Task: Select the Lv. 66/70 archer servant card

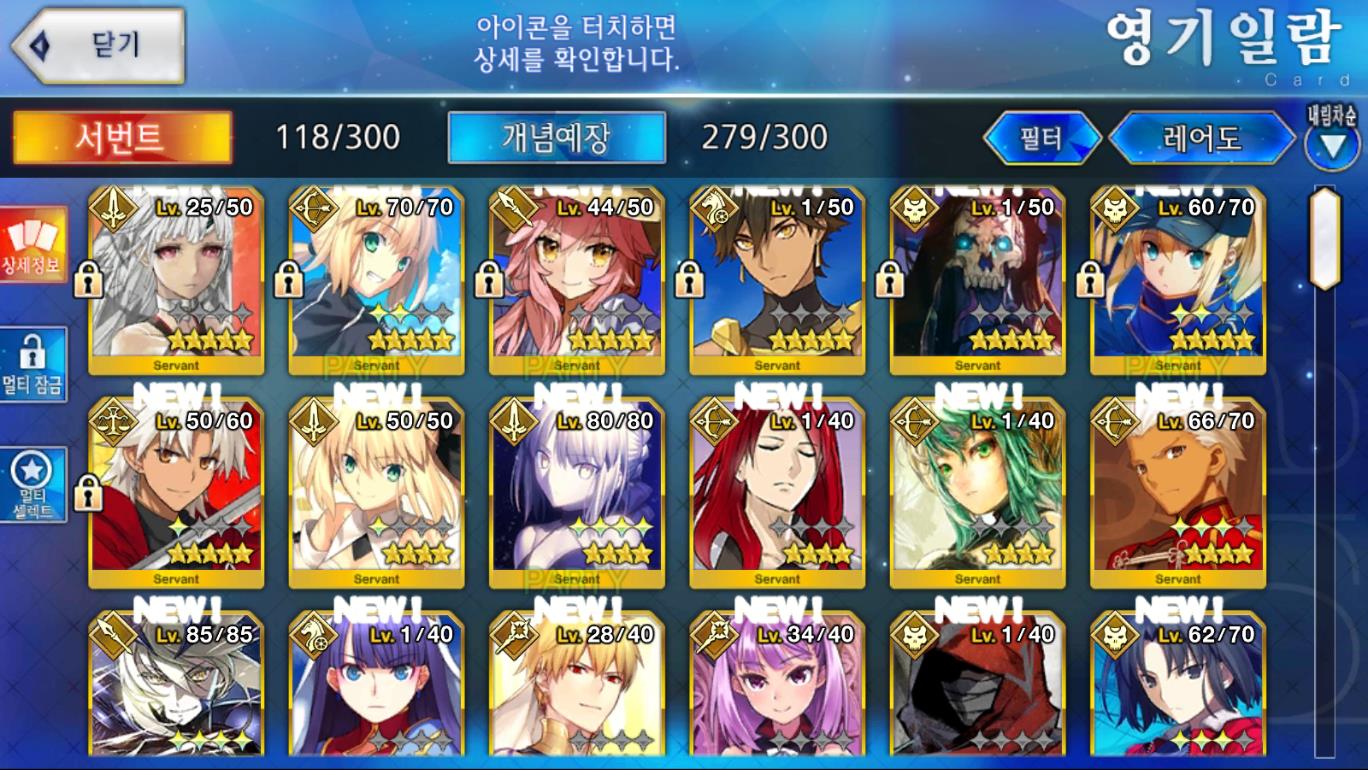Action: pyautogui.click(x=1177, y=493)
